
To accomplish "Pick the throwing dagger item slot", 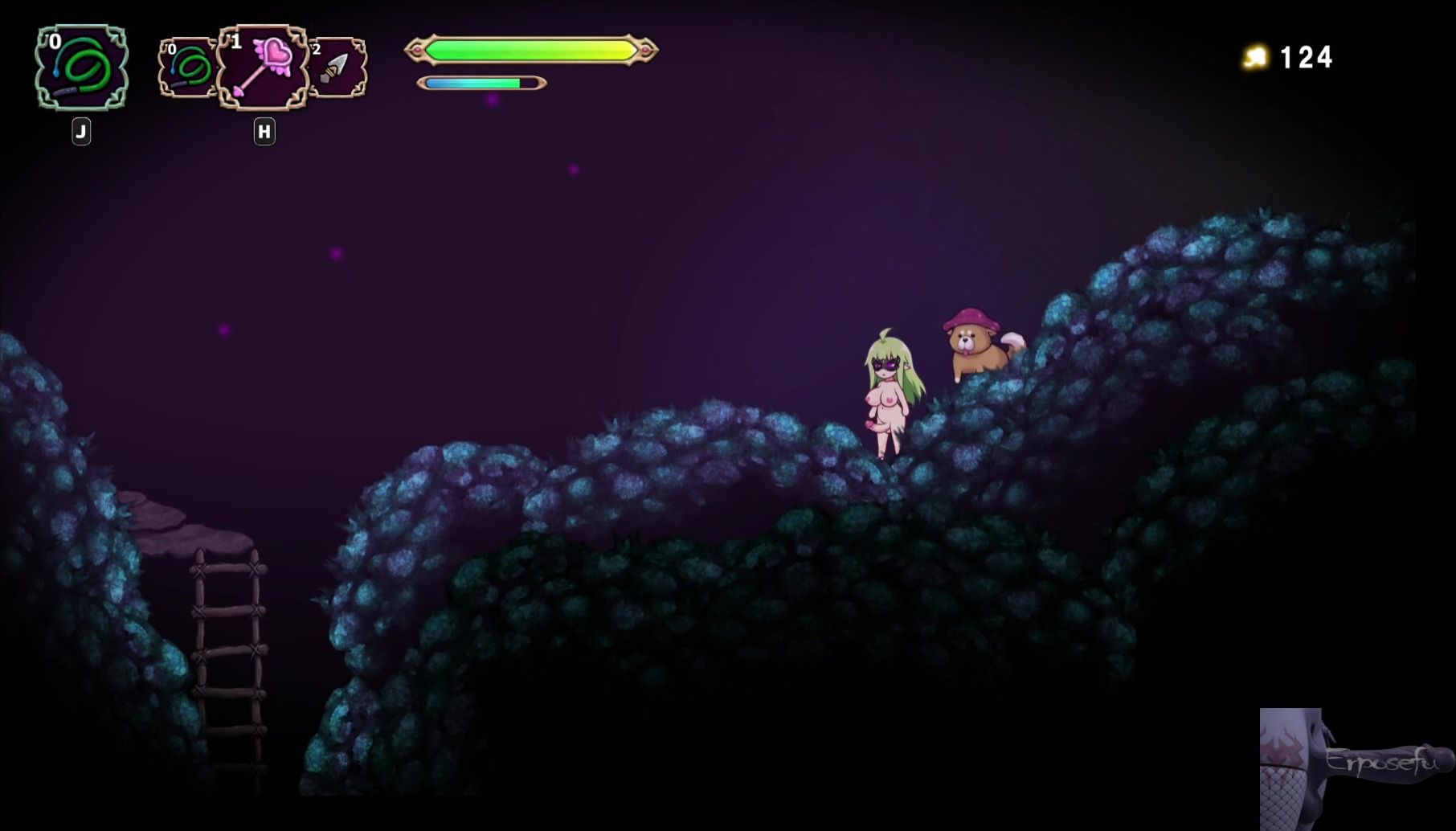I will 338,68.
